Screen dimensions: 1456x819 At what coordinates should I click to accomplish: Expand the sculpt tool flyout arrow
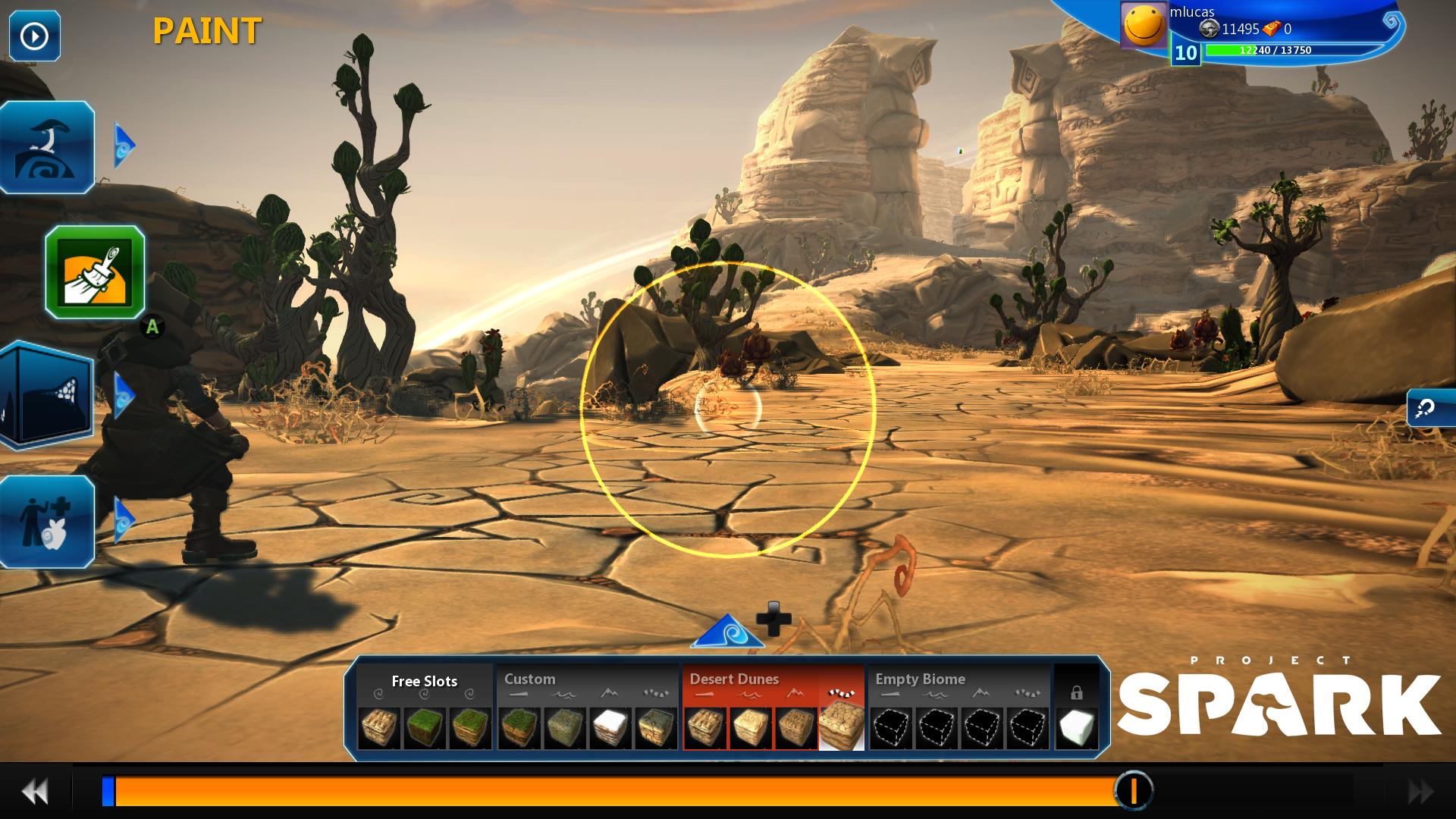click(125, 144)
